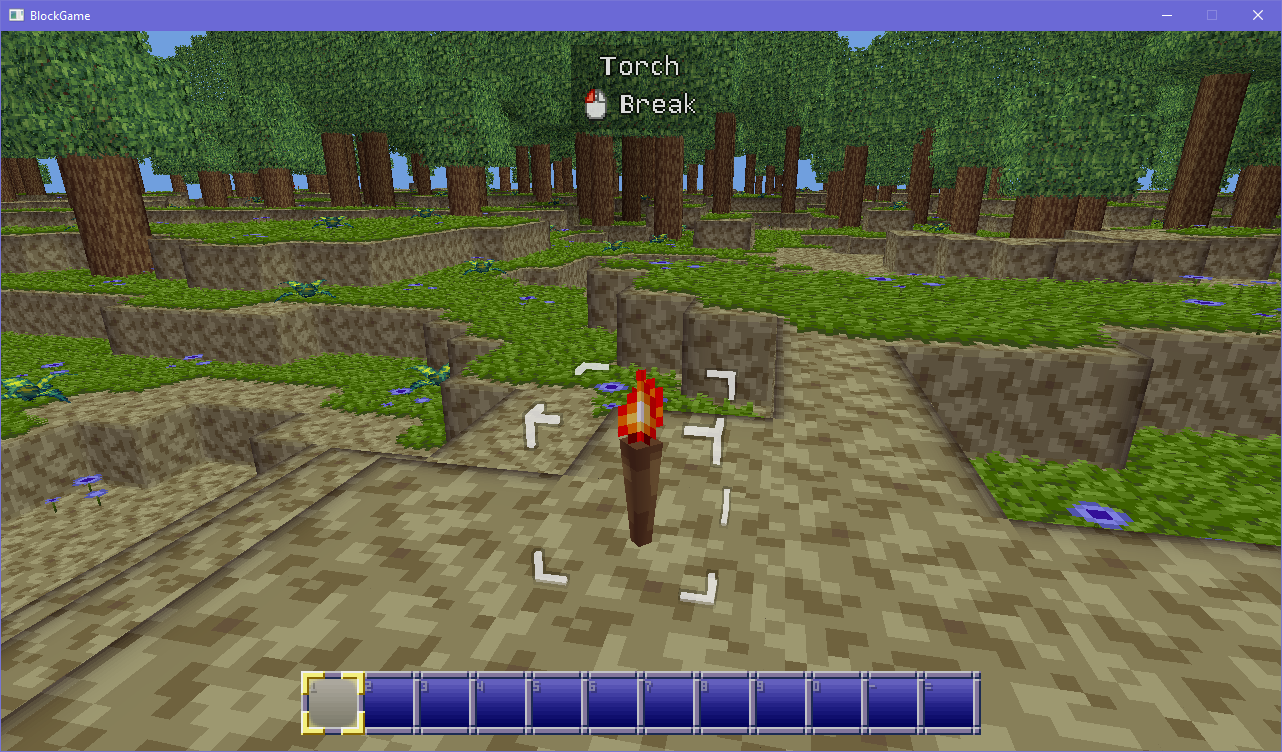Click the Break text next to the mouse icon
Viewport: 1282px width, 752px height.
click(x=657, y=104)
